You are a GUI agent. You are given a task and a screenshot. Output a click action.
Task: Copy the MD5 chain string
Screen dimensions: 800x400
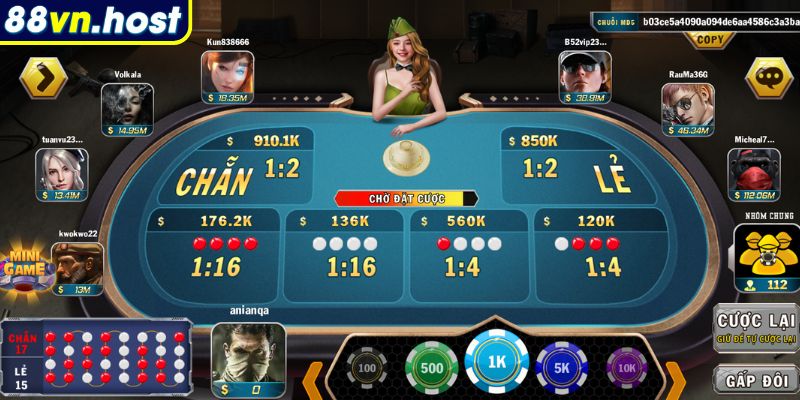click(x=709, y=40)
